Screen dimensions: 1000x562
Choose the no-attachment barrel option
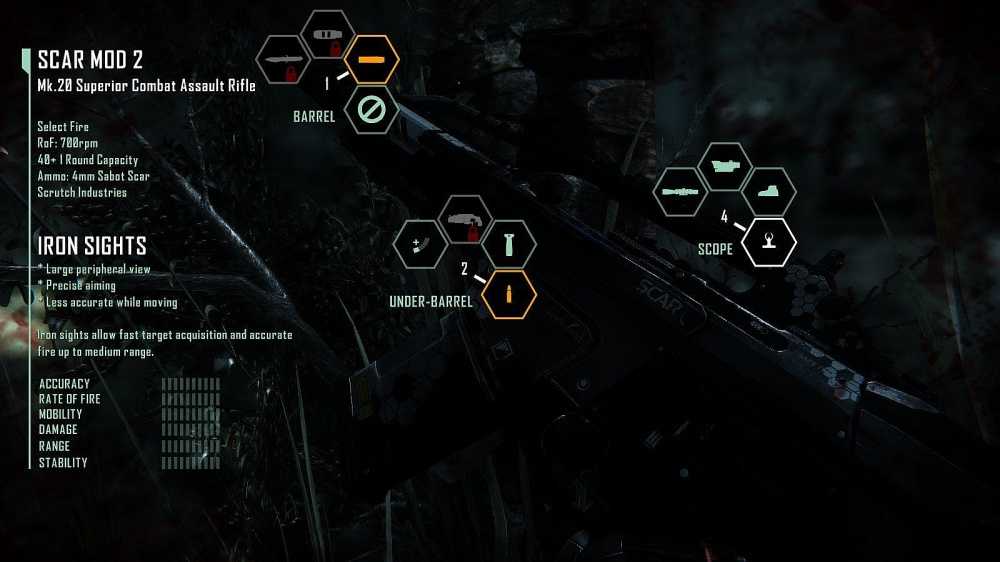tap(371, 110)
